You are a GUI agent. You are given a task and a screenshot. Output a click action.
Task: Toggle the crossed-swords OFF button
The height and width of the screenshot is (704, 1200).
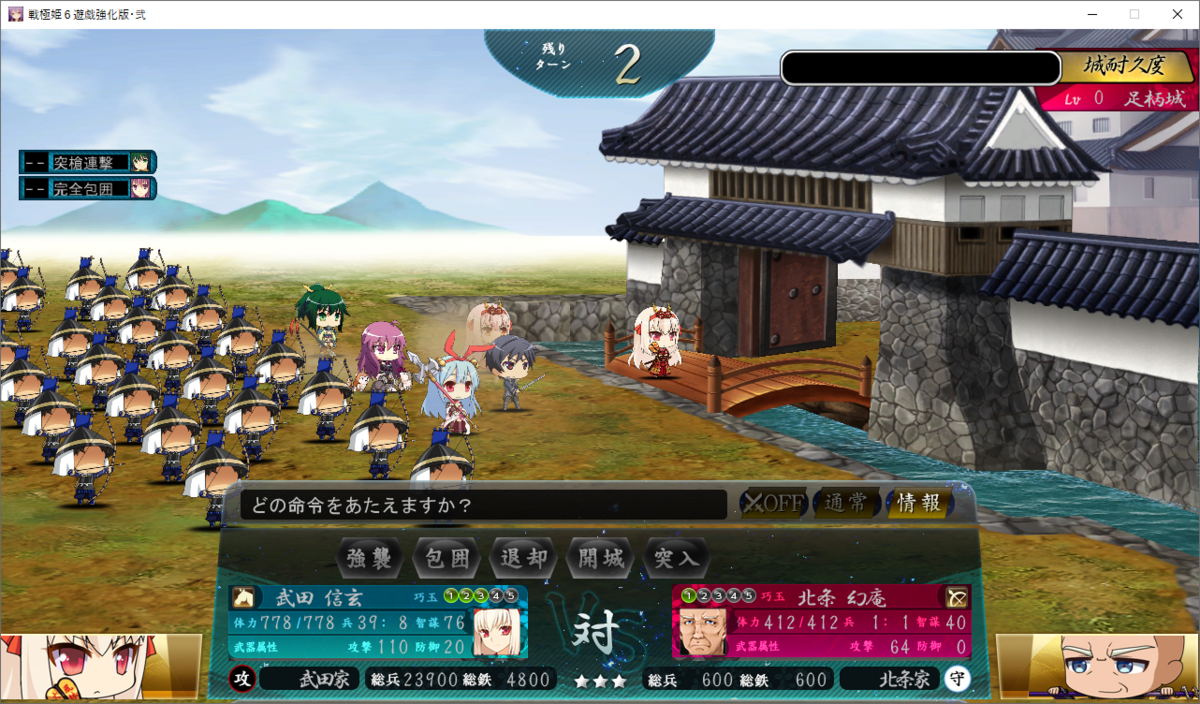click(773, 503)
